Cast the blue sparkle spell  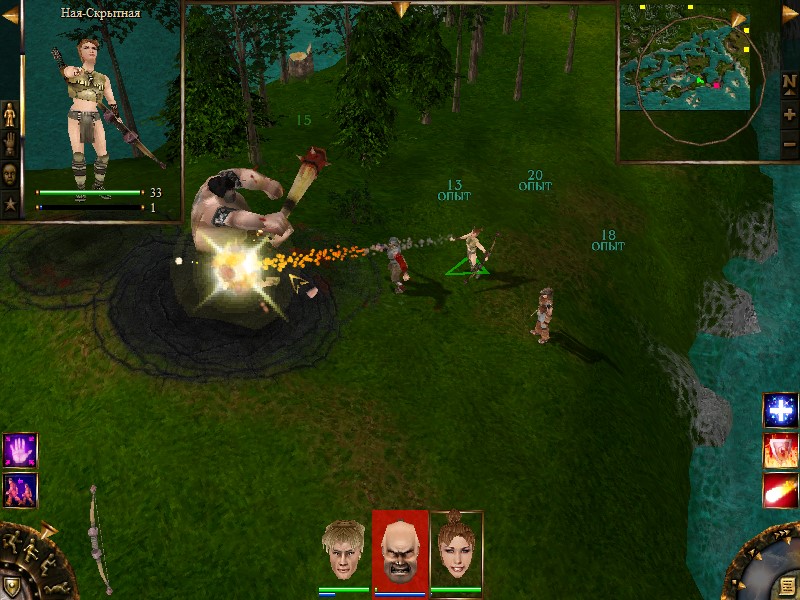point(780,410)
